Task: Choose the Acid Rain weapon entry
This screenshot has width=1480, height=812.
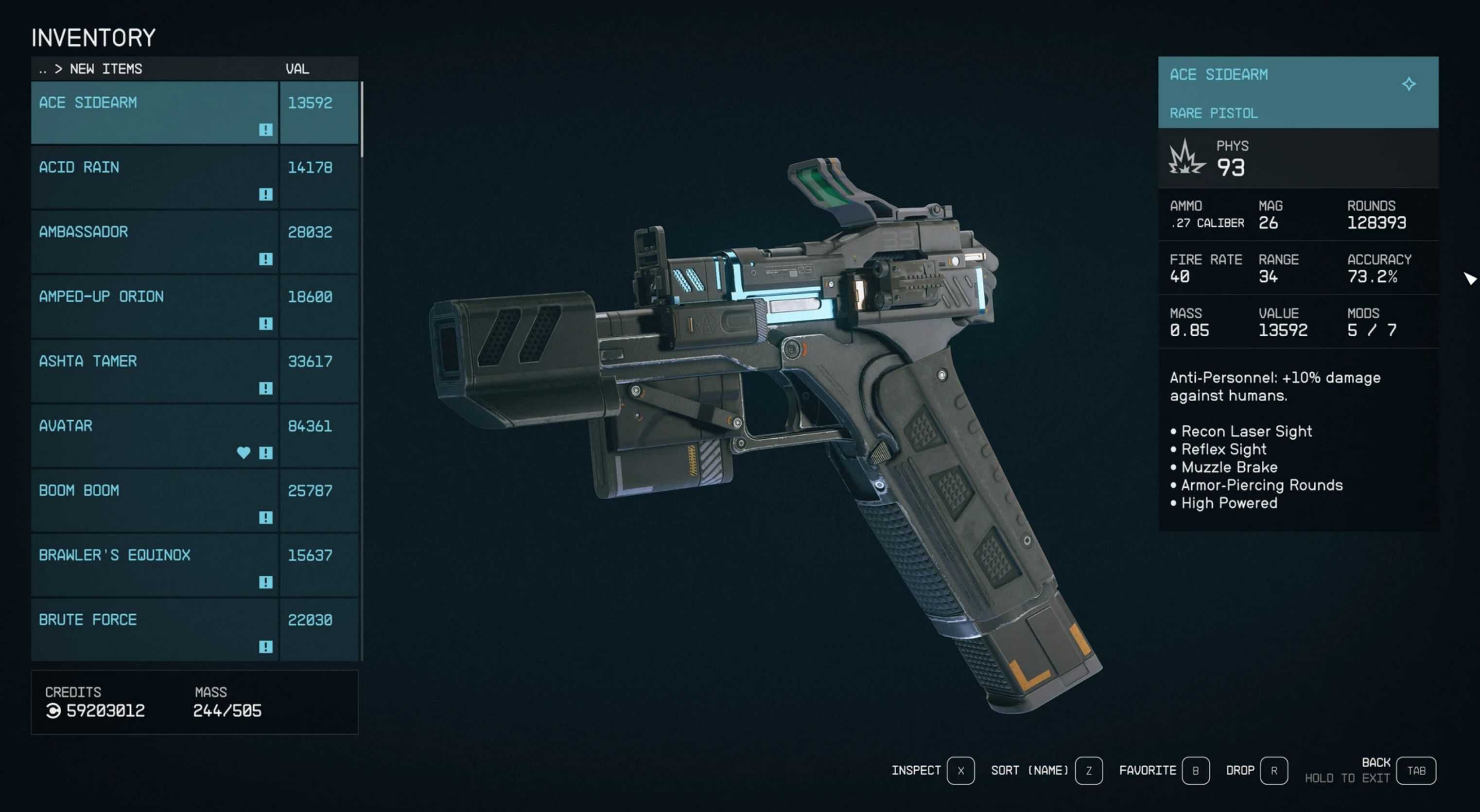Action: [154, 177]
